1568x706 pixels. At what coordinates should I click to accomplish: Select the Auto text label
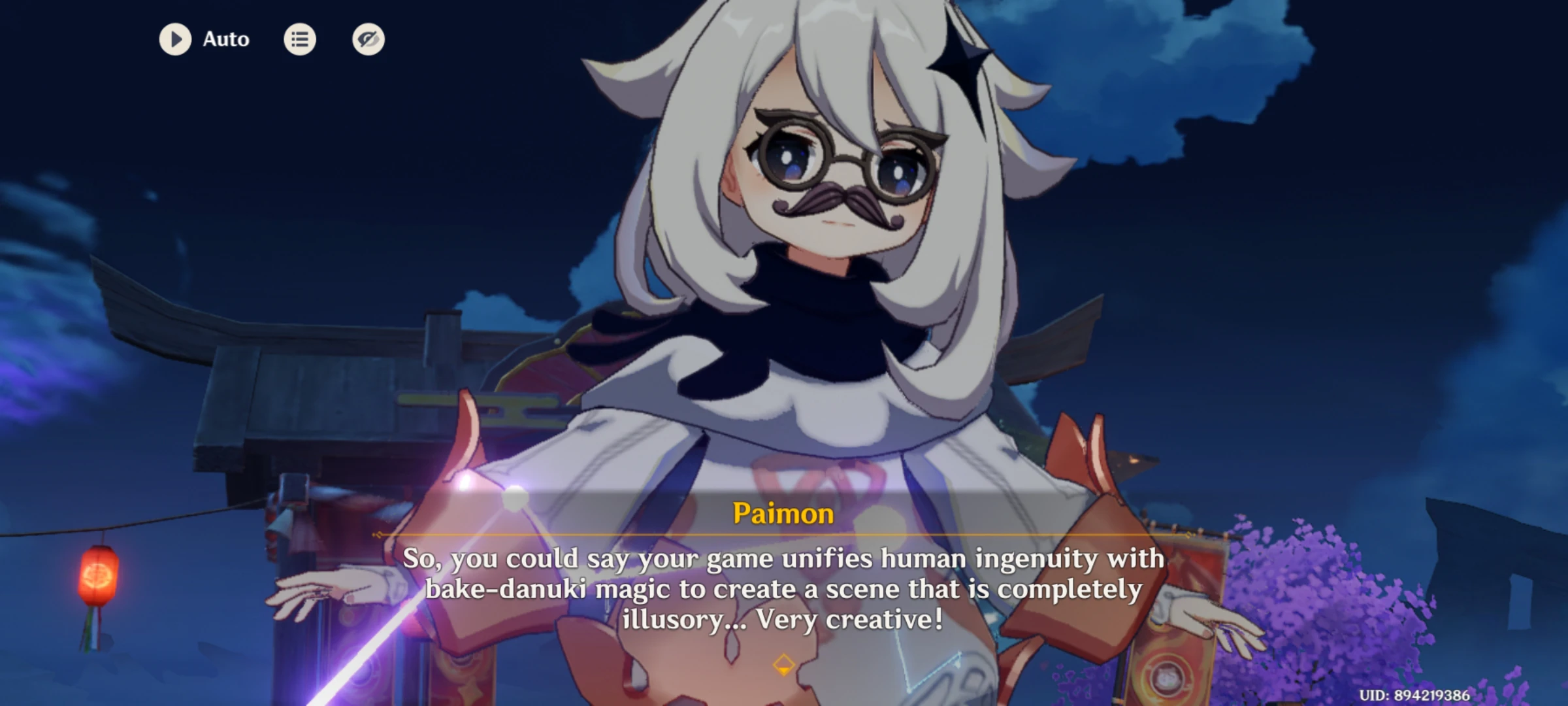coord(225,39)
